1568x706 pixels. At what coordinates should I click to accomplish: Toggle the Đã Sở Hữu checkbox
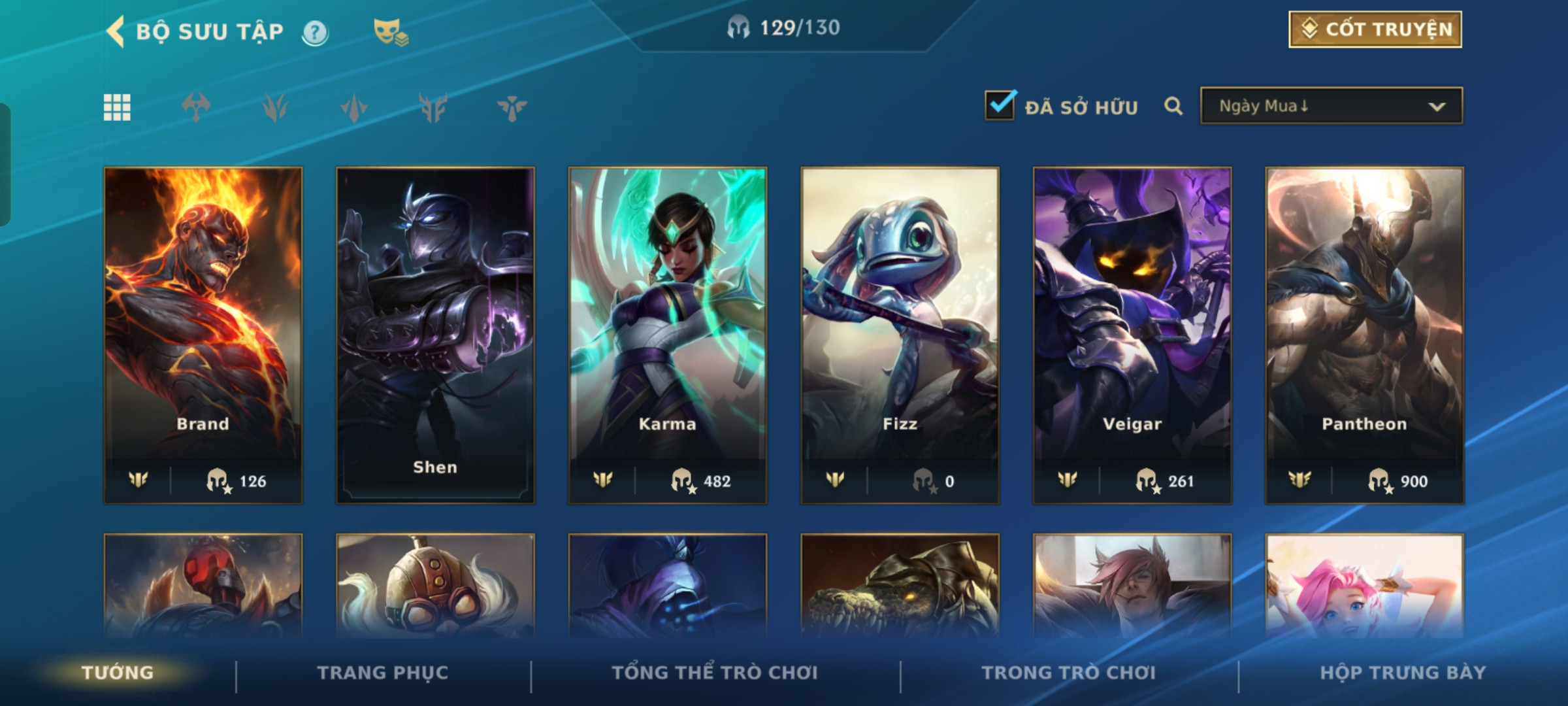pyautogui.click(x=1000, y=106)
